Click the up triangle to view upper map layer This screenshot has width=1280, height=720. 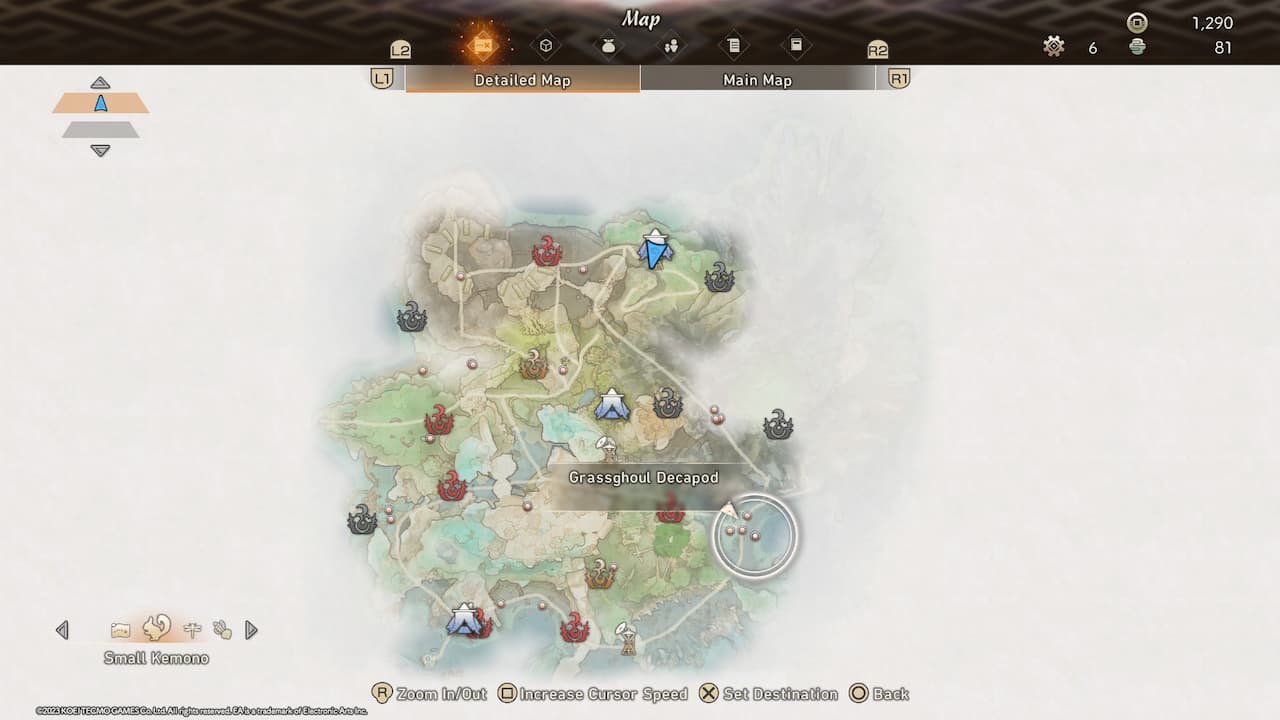coord(100,81)
